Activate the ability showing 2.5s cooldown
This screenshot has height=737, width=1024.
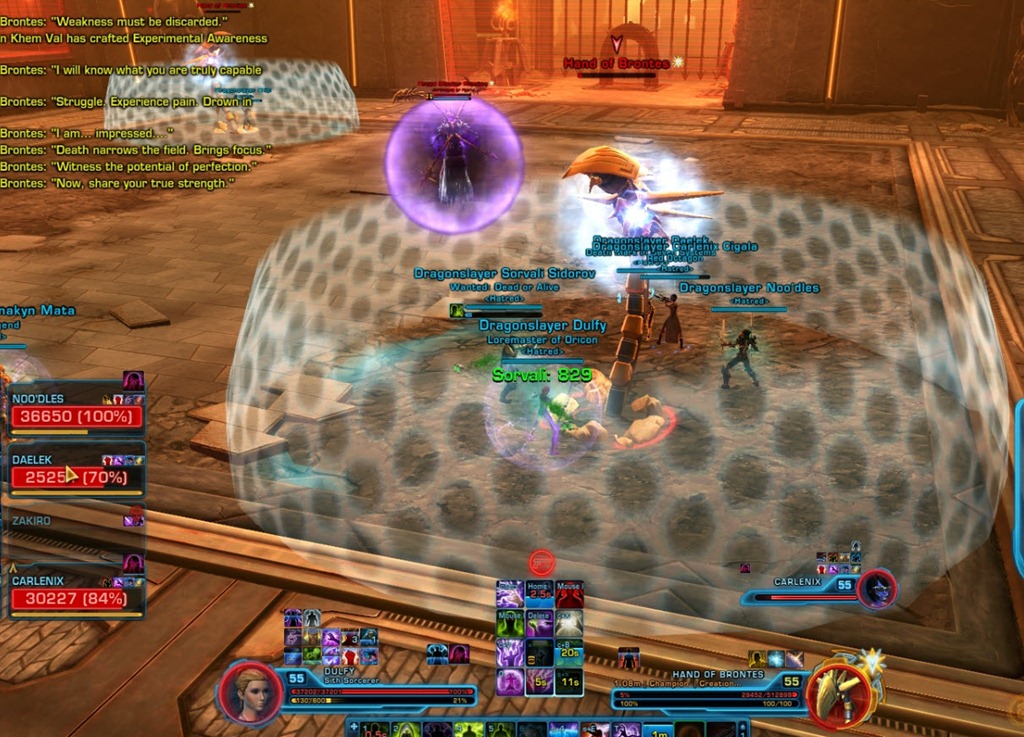[540, 595]
